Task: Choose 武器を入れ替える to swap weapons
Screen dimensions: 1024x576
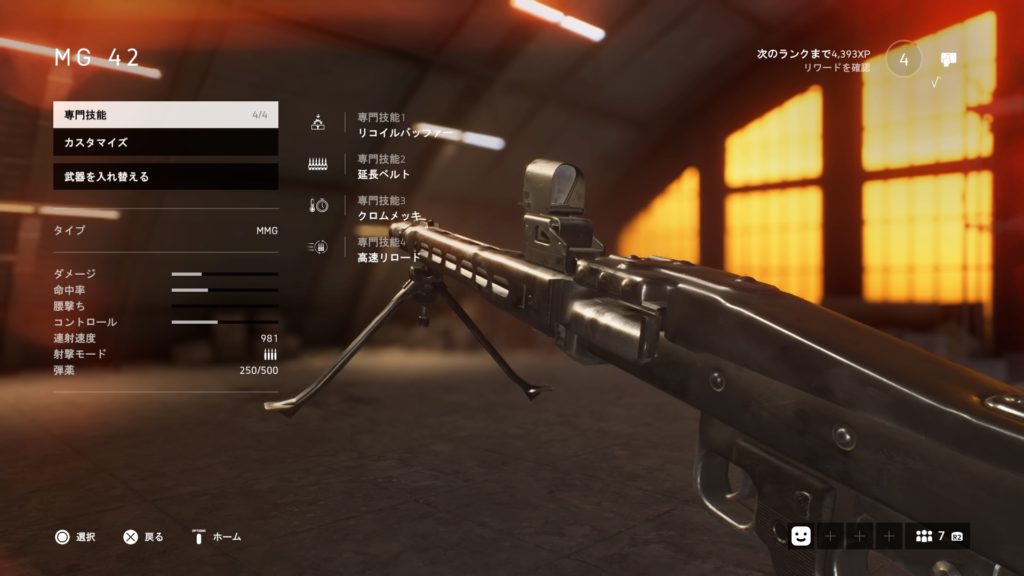Action: [x=165, y=177]
